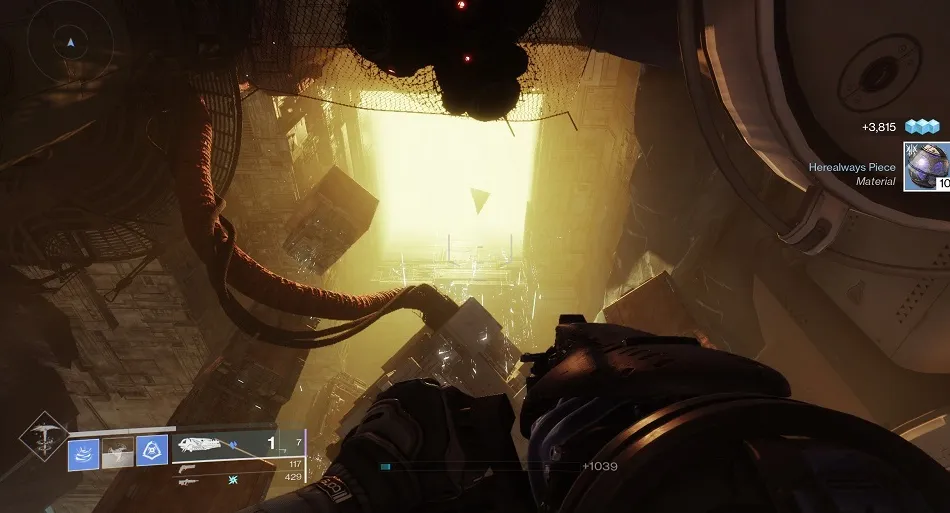Click the circular radar in the corner
This screenshot has width=950, height=513.
(69, 43)
